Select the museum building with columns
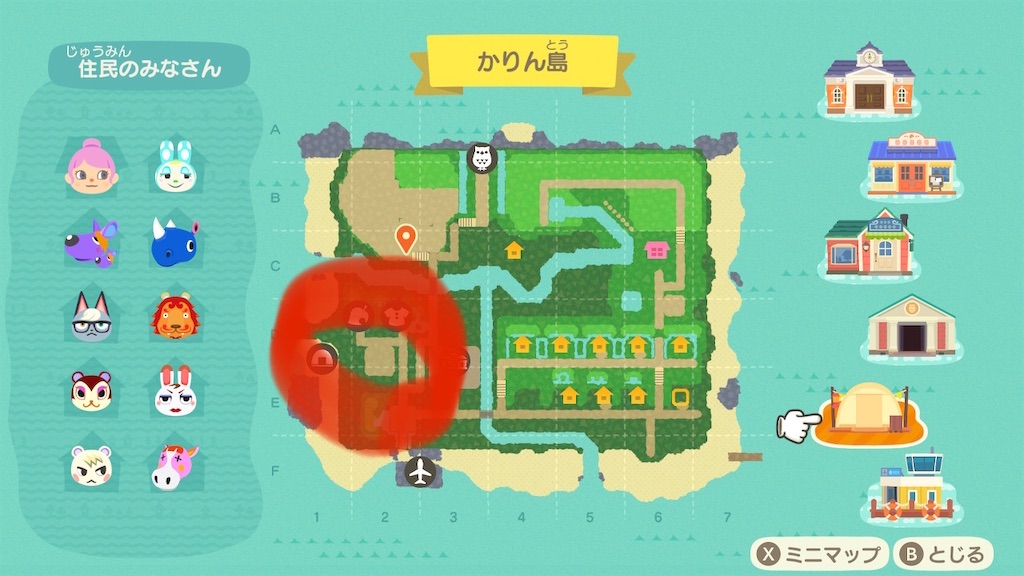 click(910, 326)
